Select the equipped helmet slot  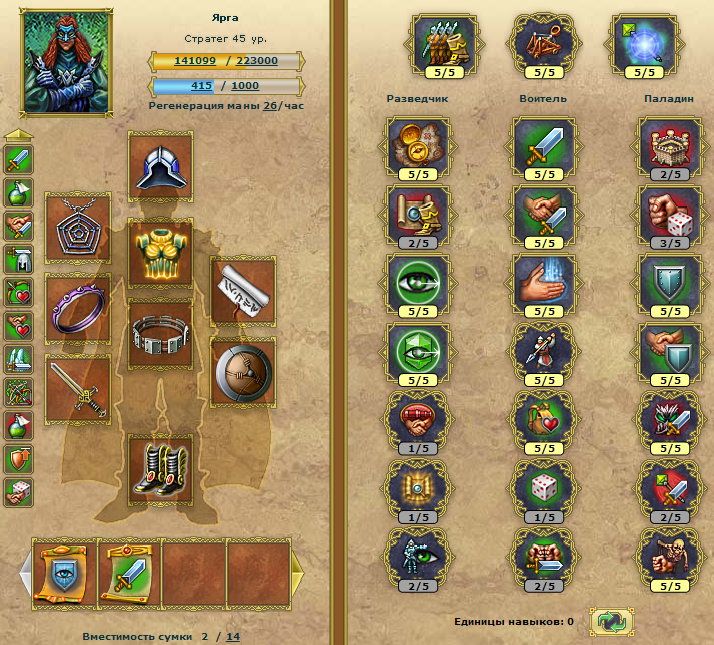tap(161, 167)
